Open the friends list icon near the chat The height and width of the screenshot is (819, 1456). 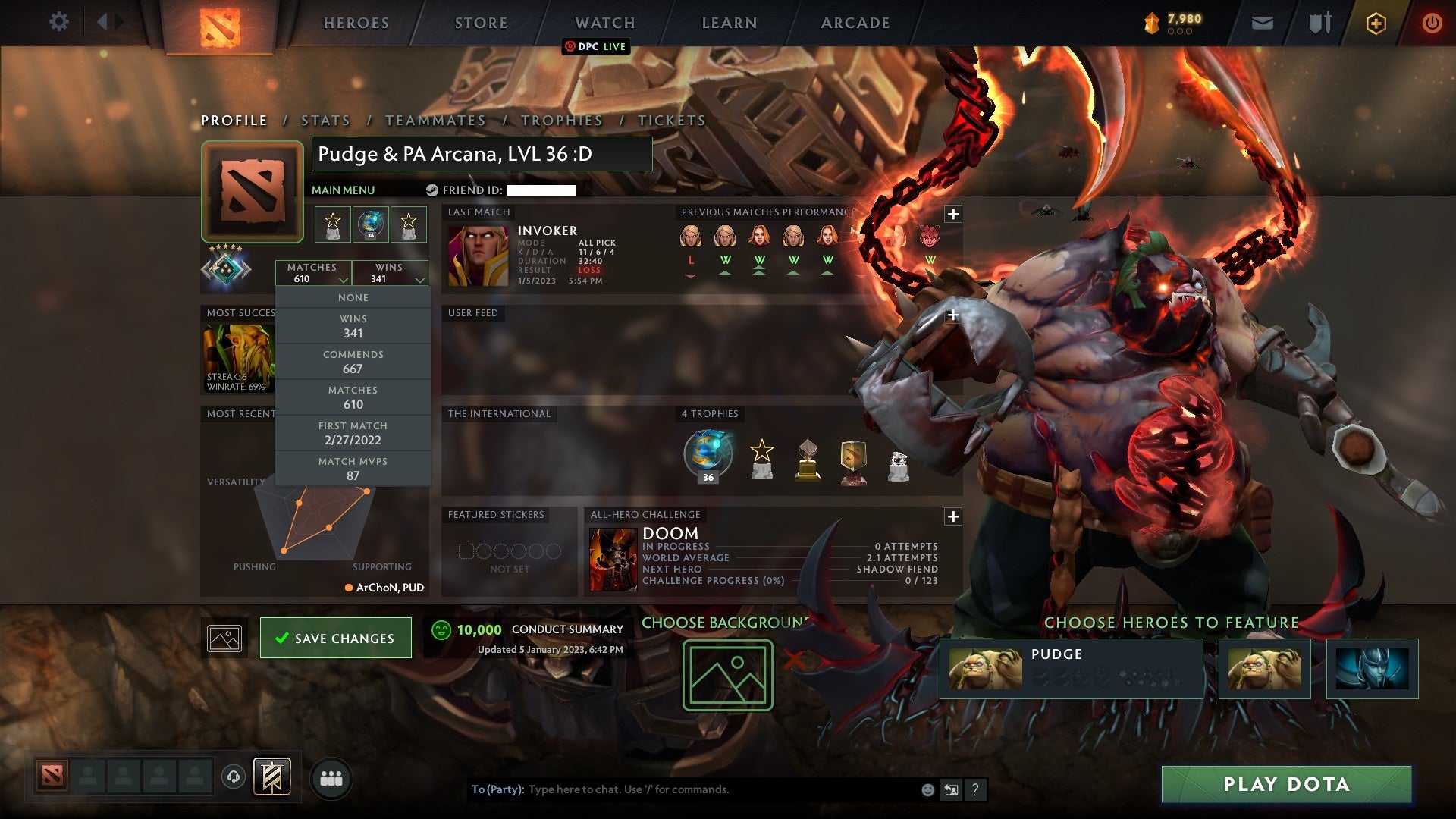[x=331, y=777]
